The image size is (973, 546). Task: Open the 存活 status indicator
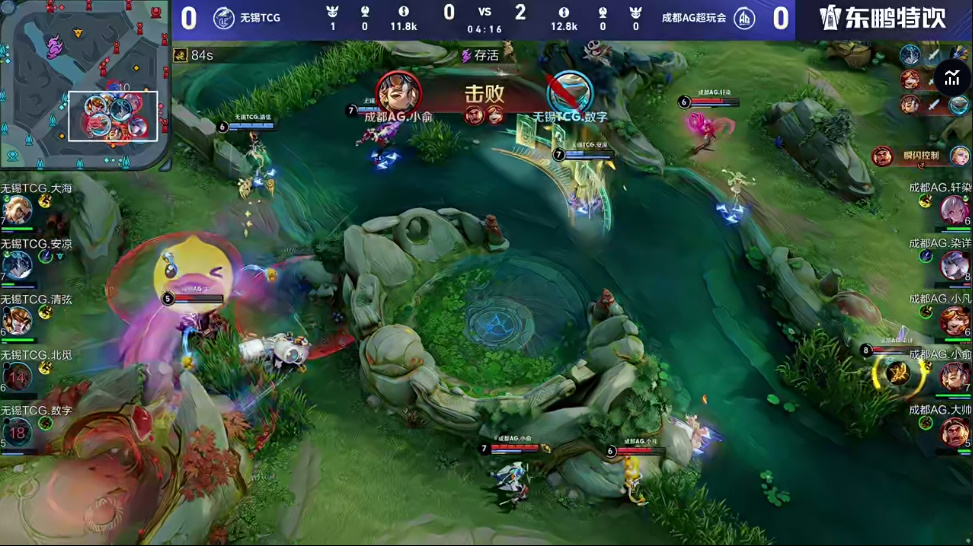[480, 55]
